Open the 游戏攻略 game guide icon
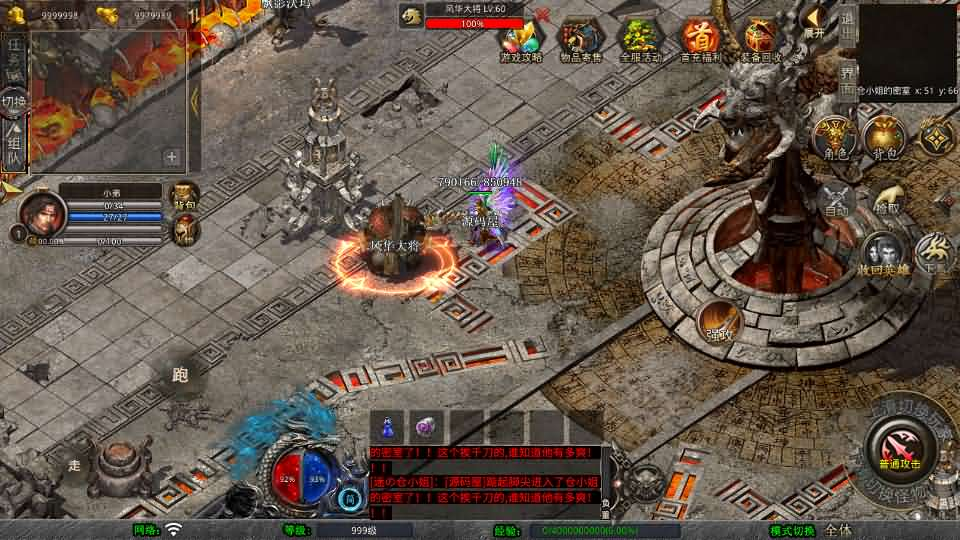 pyautogui.click(x=521, y=38)
